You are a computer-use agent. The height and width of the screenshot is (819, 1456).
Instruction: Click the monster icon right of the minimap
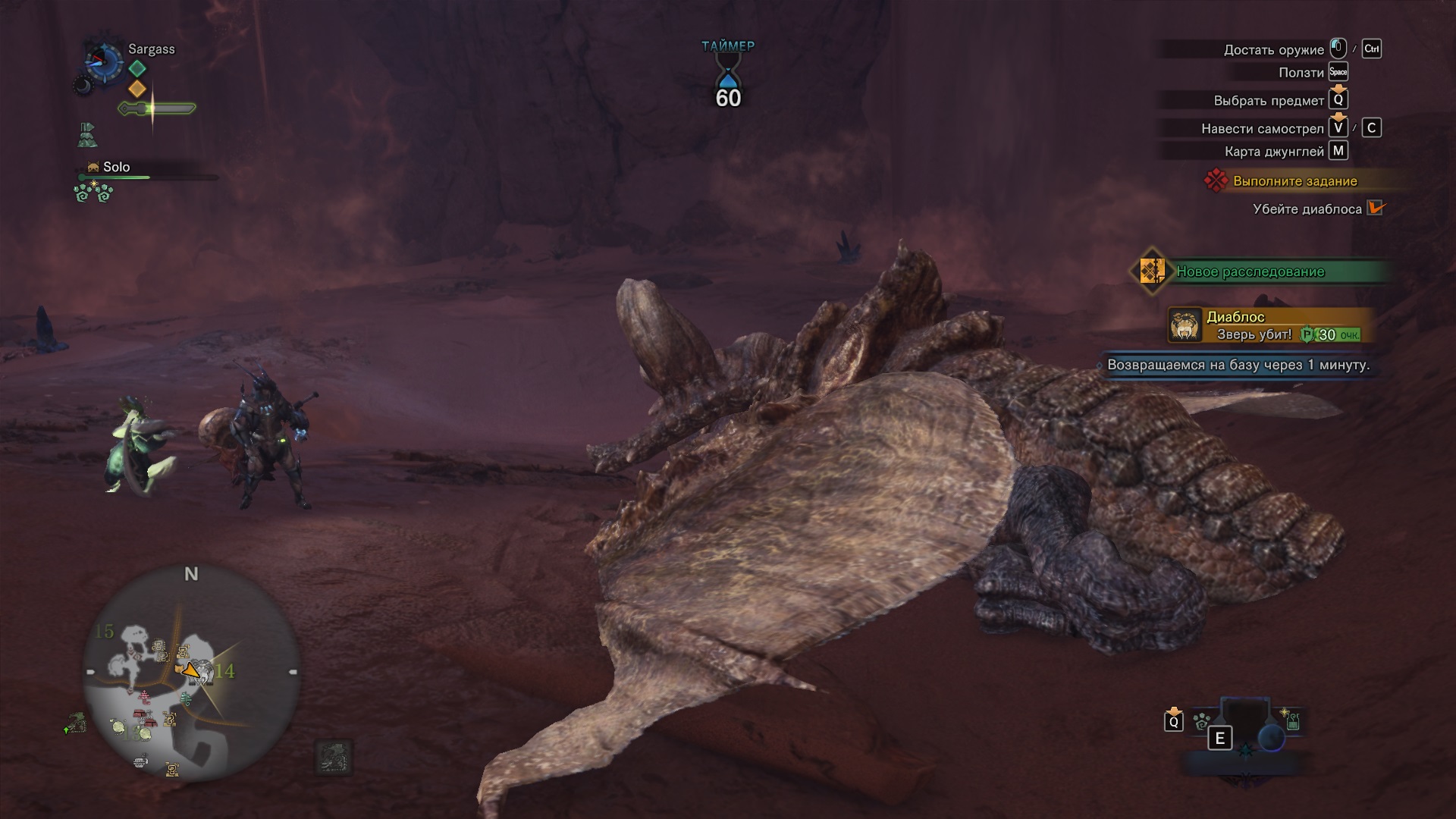click(x=333, y=757)
